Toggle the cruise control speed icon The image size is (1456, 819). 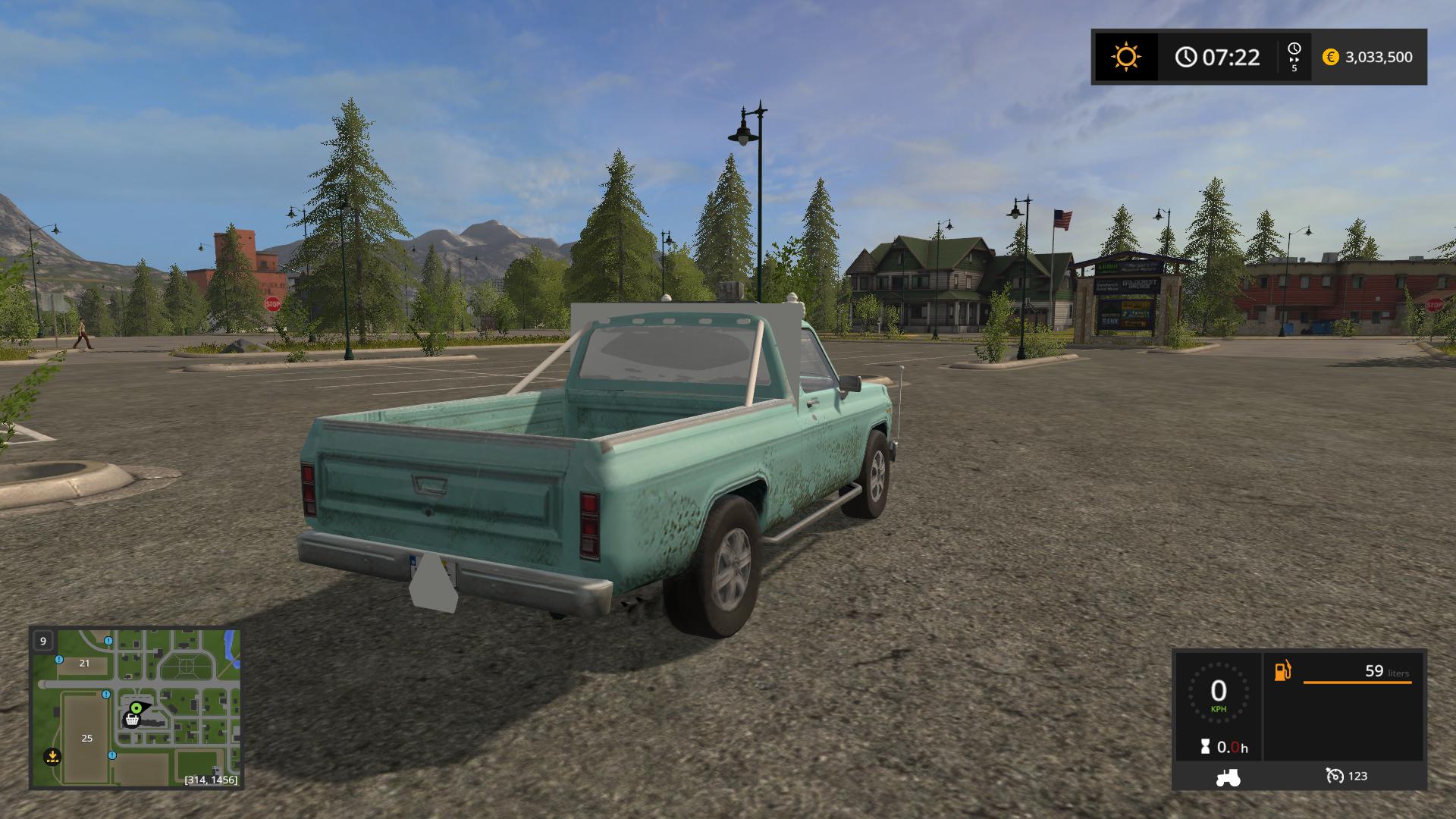tap(1335, 776)
